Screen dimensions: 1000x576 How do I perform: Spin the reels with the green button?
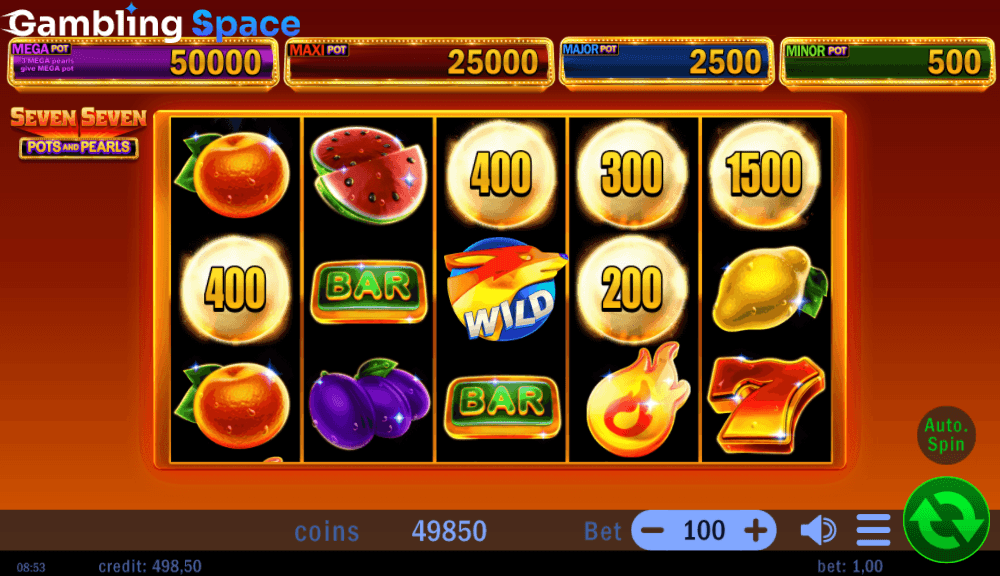[x=946, y=519]
